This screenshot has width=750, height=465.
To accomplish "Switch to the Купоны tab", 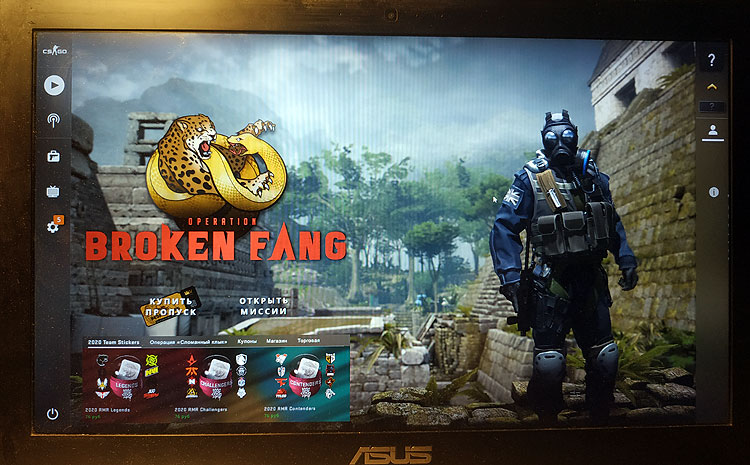I will [x=248, y=341].
